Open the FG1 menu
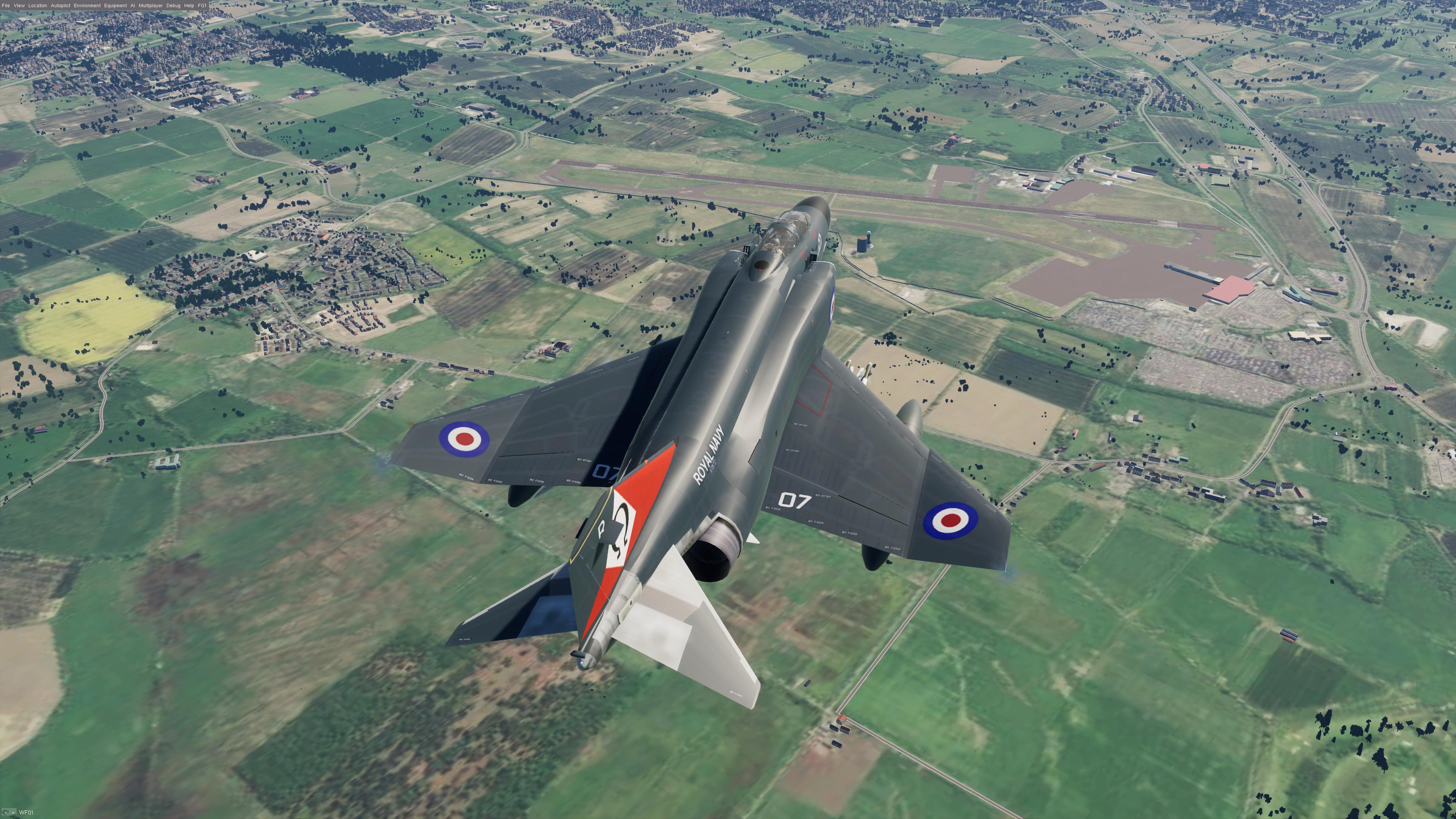Image resolution: width=1456 pixels, height=819 pixels. [202, 6]
